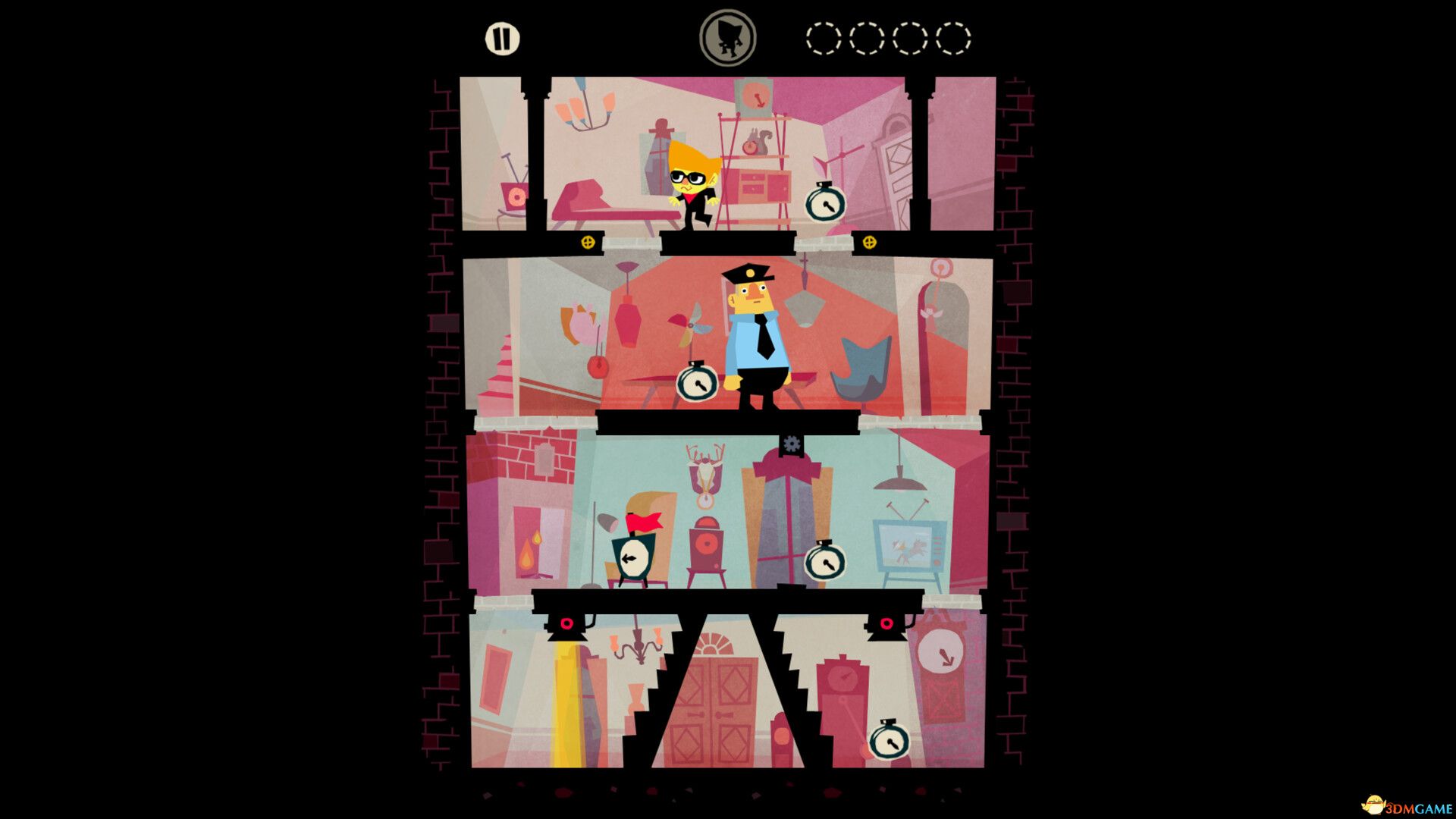The height and width of the screenshot is (819, 1456).
Task: Click the orange-haired thief character
Action: [x=689, y=182]
